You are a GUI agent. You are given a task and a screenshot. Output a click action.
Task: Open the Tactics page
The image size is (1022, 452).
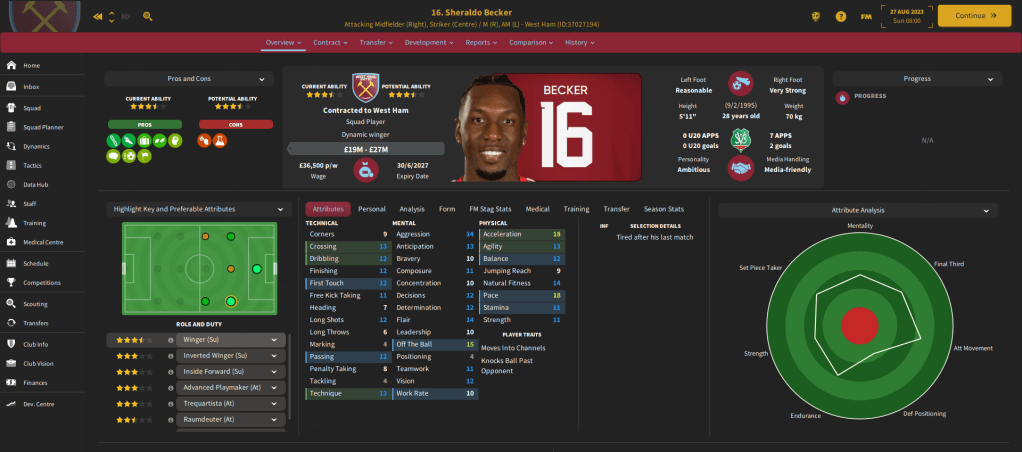[32, 165]
